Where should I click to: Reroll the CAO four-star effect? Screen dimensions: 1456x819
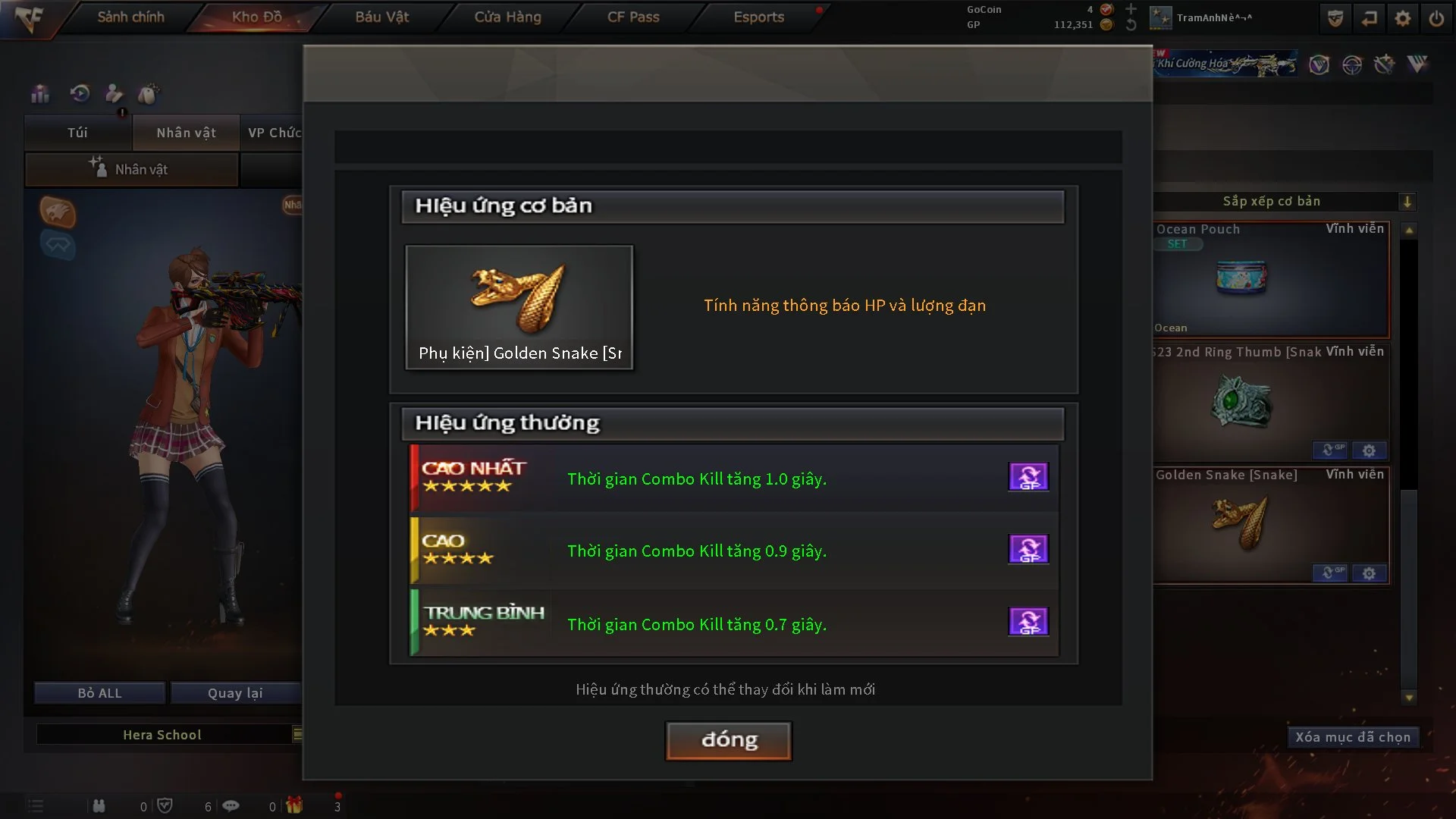coord(1028,549)
